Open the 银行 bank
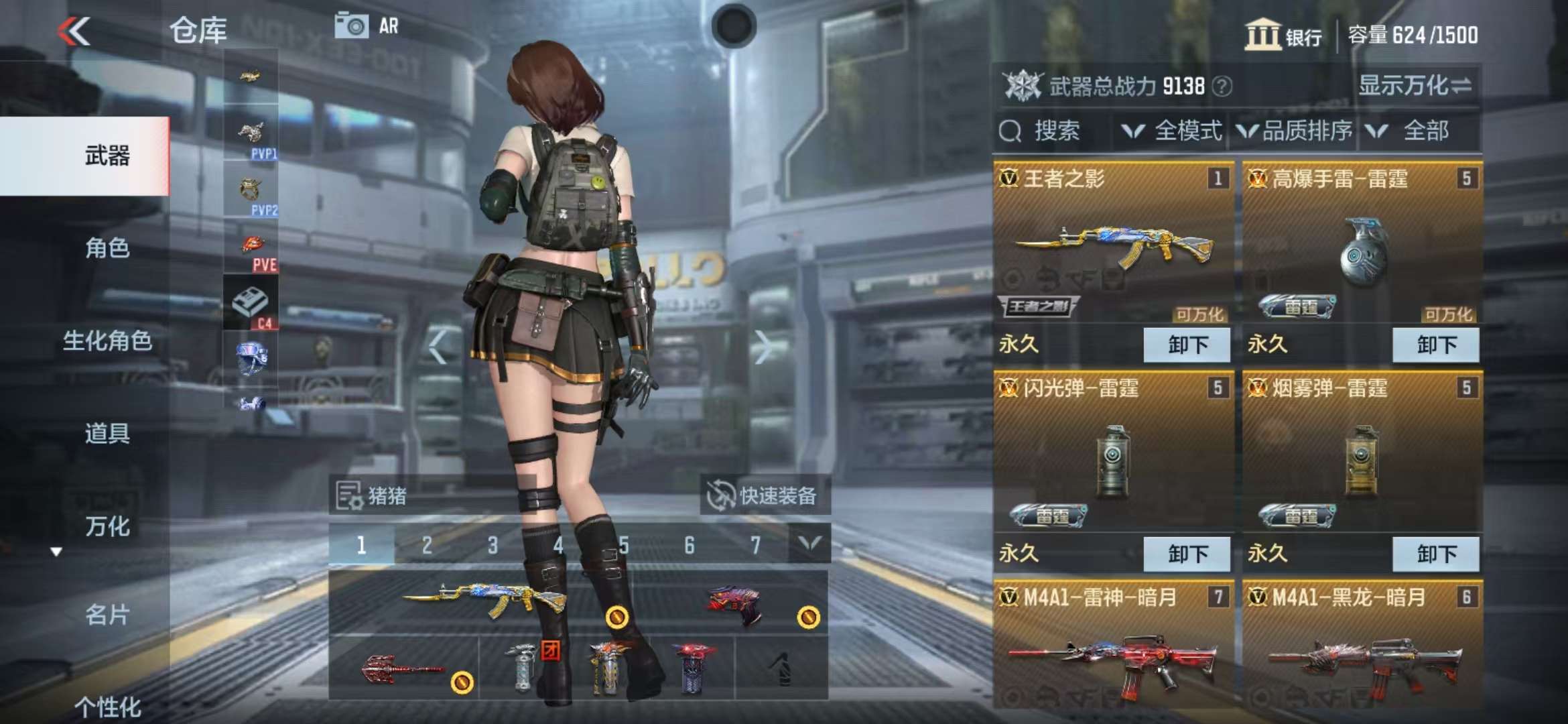The image size is (1568, 724). coord(1283,35)
